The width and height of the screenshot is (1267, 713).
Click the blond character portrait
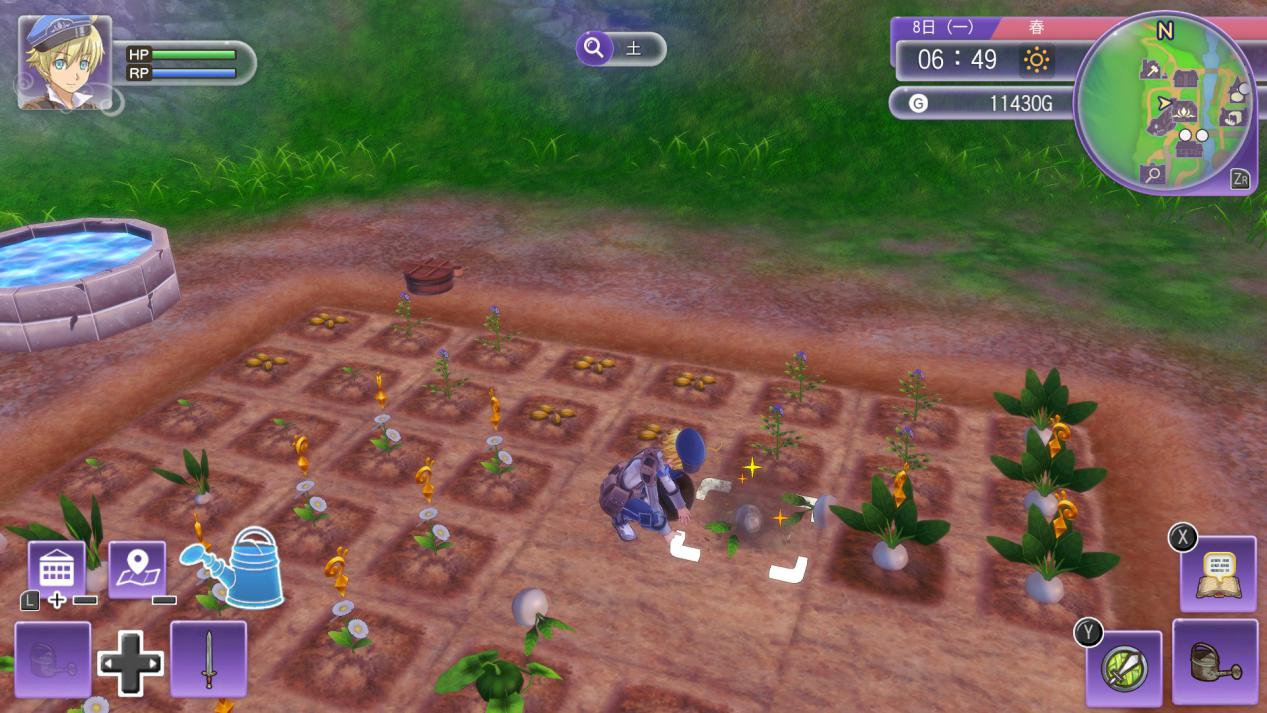tap(64, 62)
